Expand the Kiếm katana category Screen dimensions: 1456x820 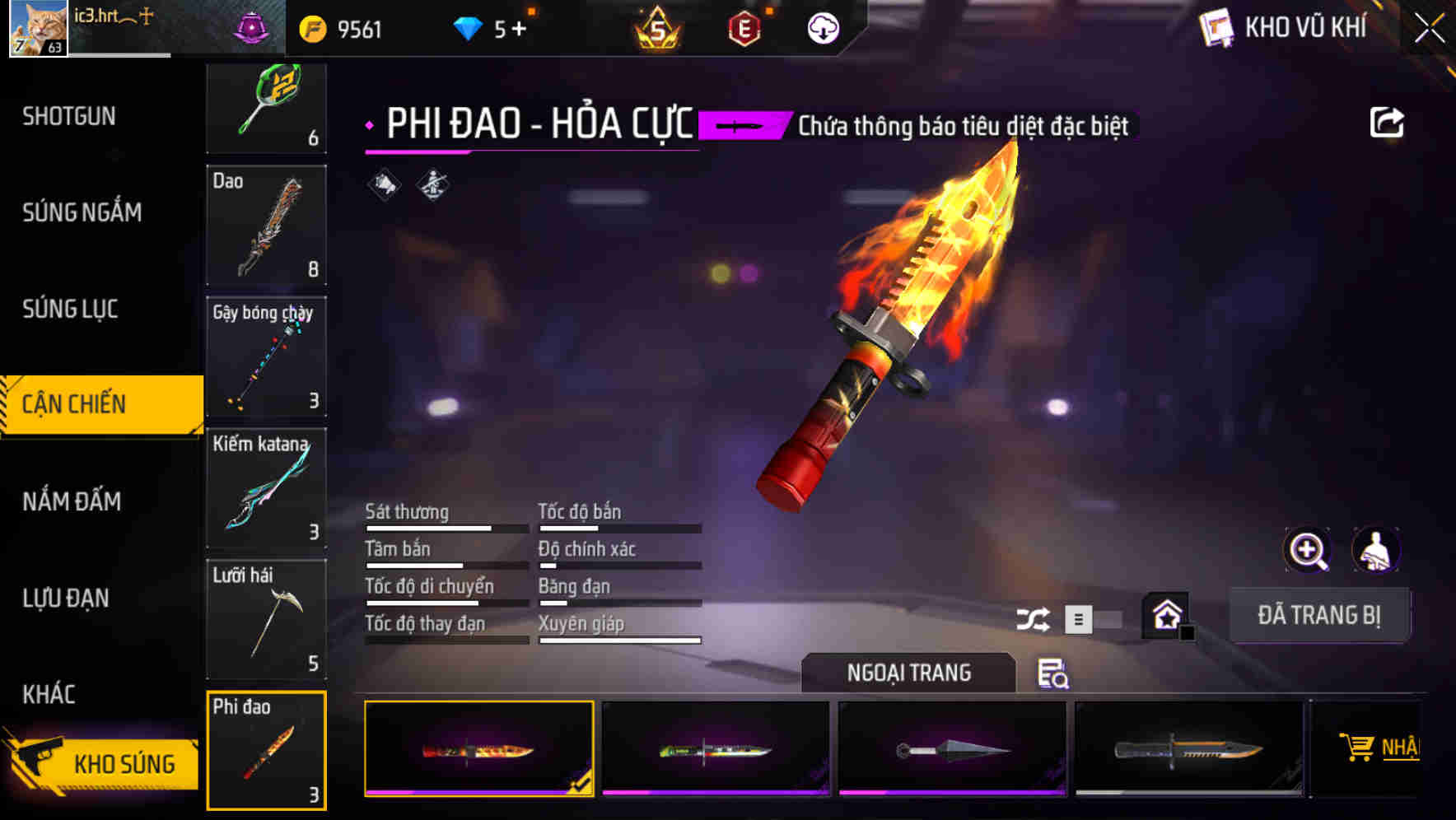266,489
